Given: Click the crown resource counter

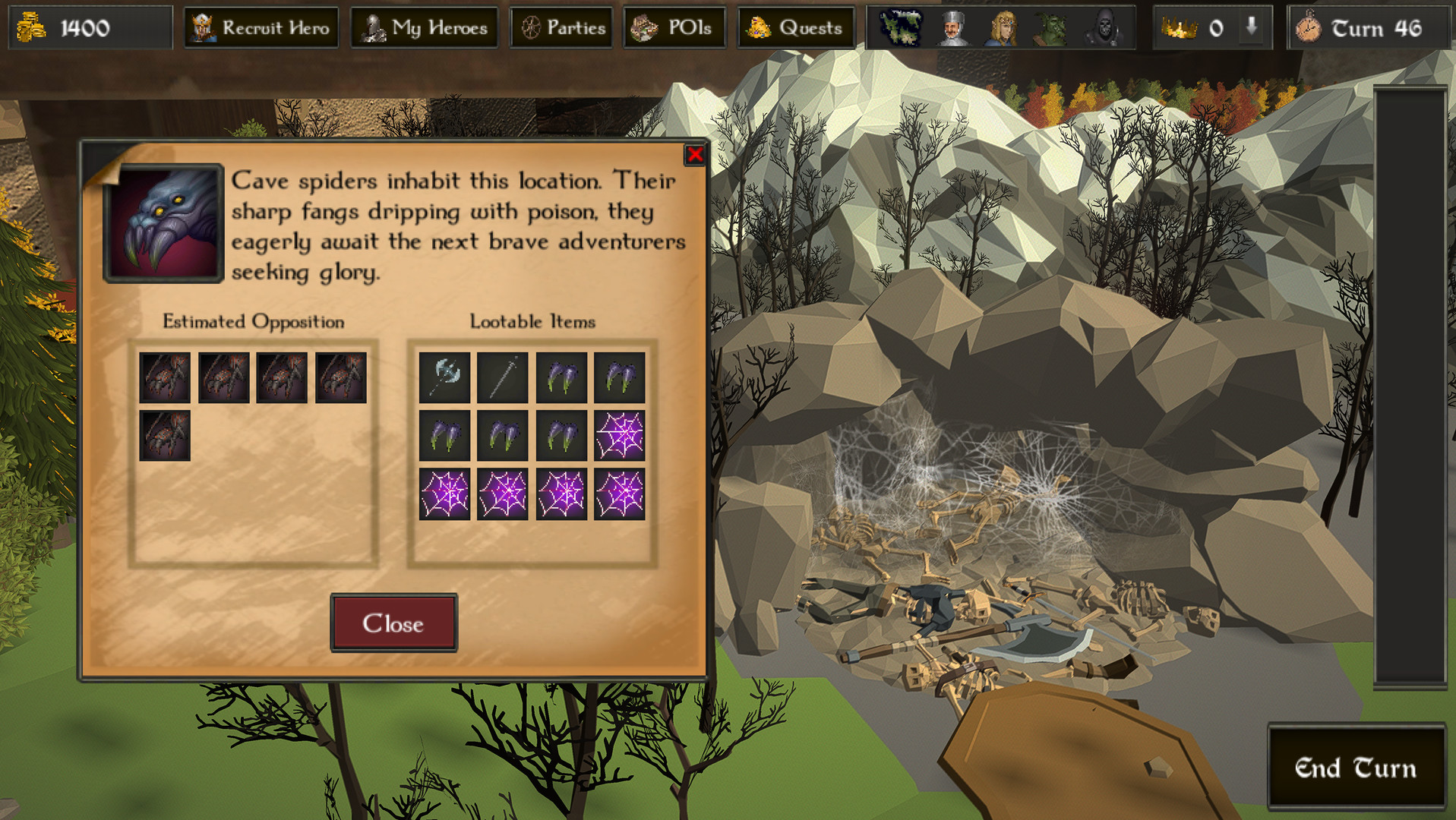Looking at the screenshot, I should point(1179,27).
